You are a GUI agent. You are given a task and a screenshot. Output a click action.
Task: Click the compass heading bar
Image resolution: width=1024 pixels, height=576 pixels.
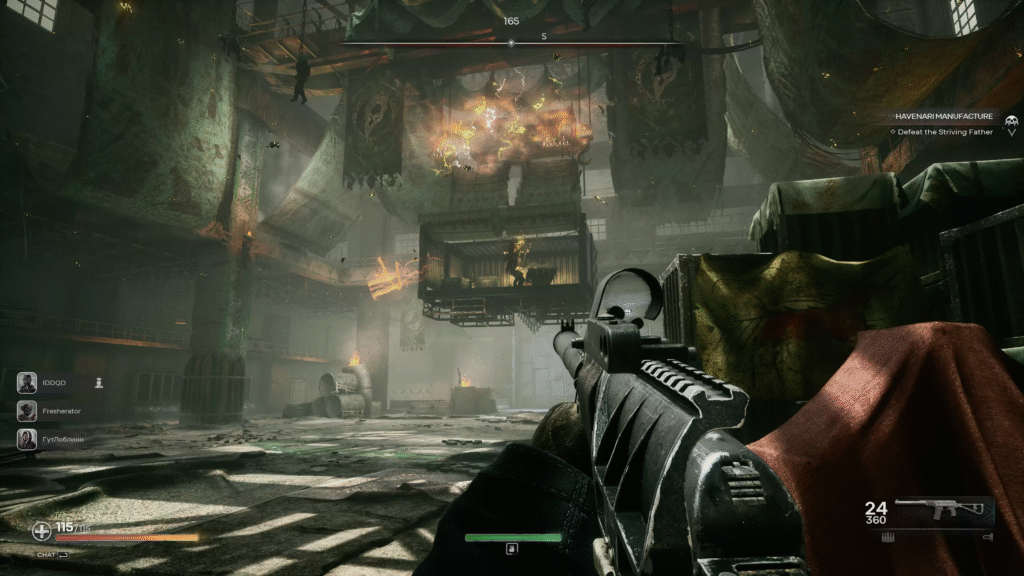(x=512, y=43)
